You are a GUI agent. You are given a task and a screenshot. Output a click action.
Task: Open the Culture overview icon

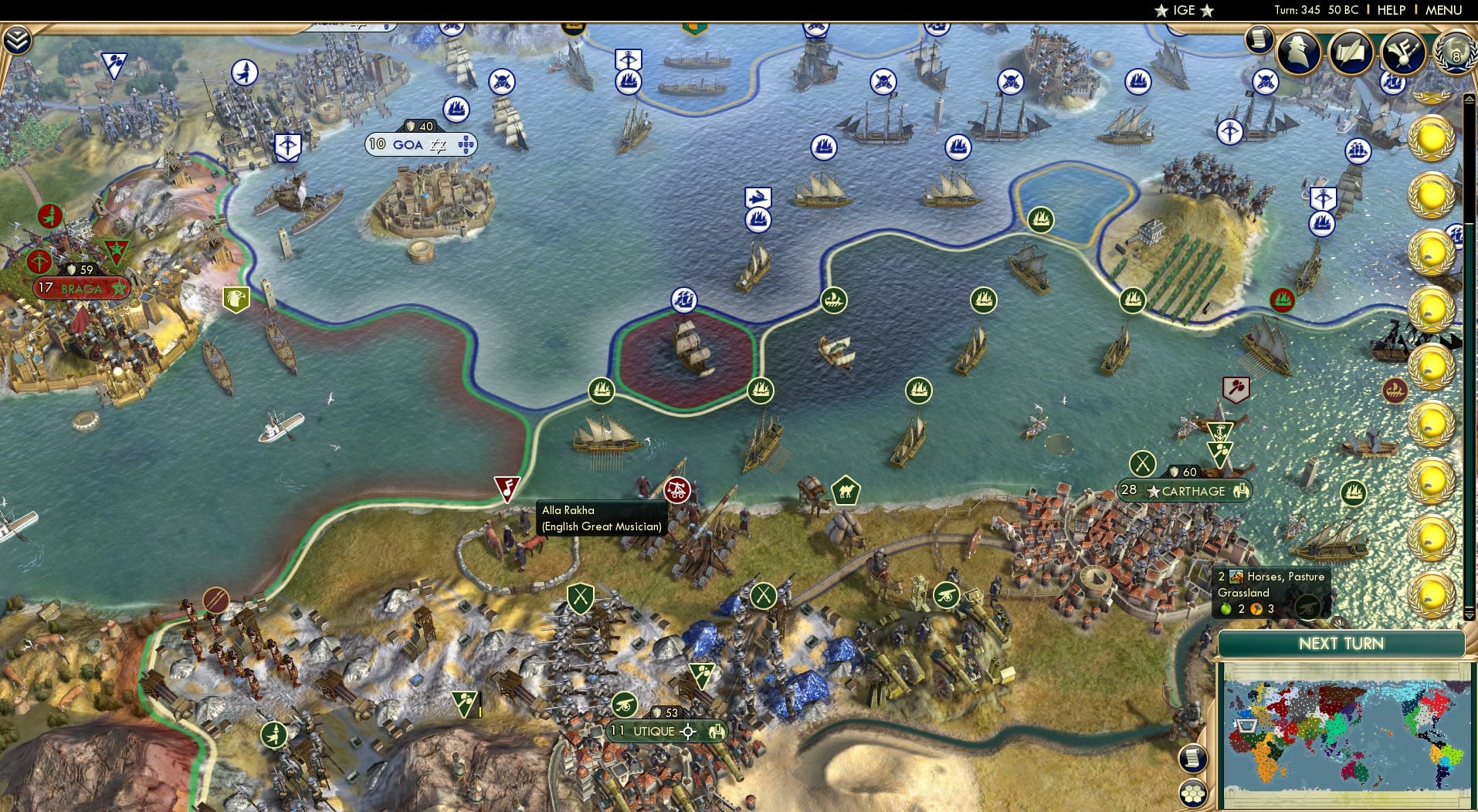click(x=1405, y=53)
